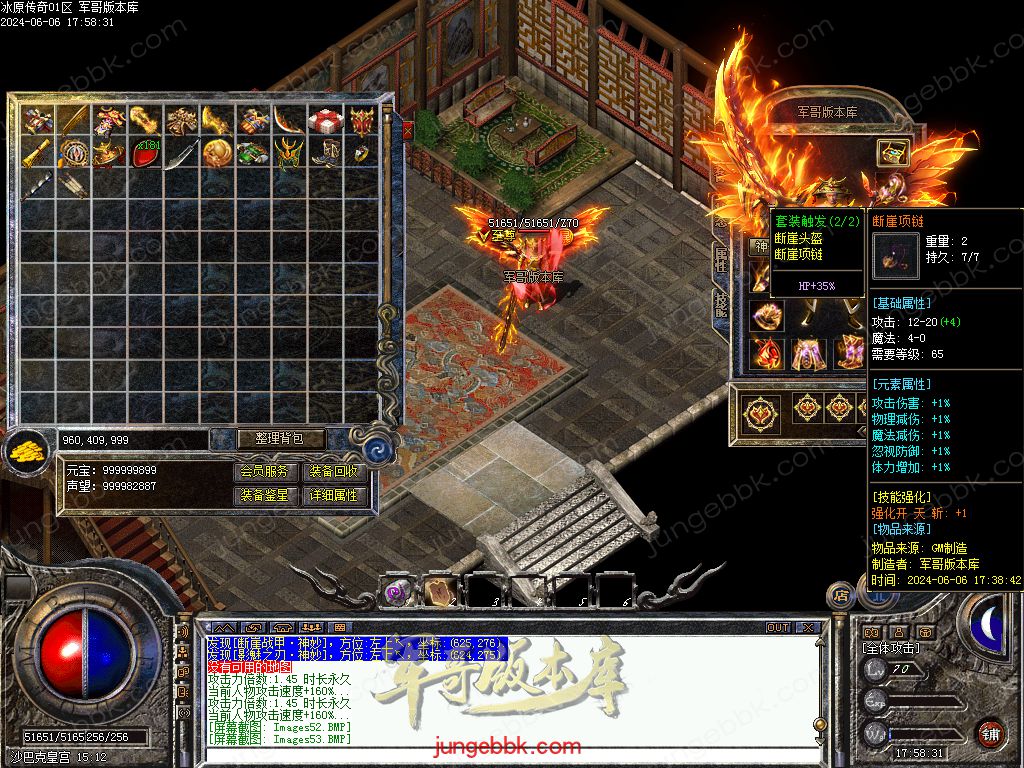Open the red 铺 shop button

pyautogui.click(x=990, y=733)
